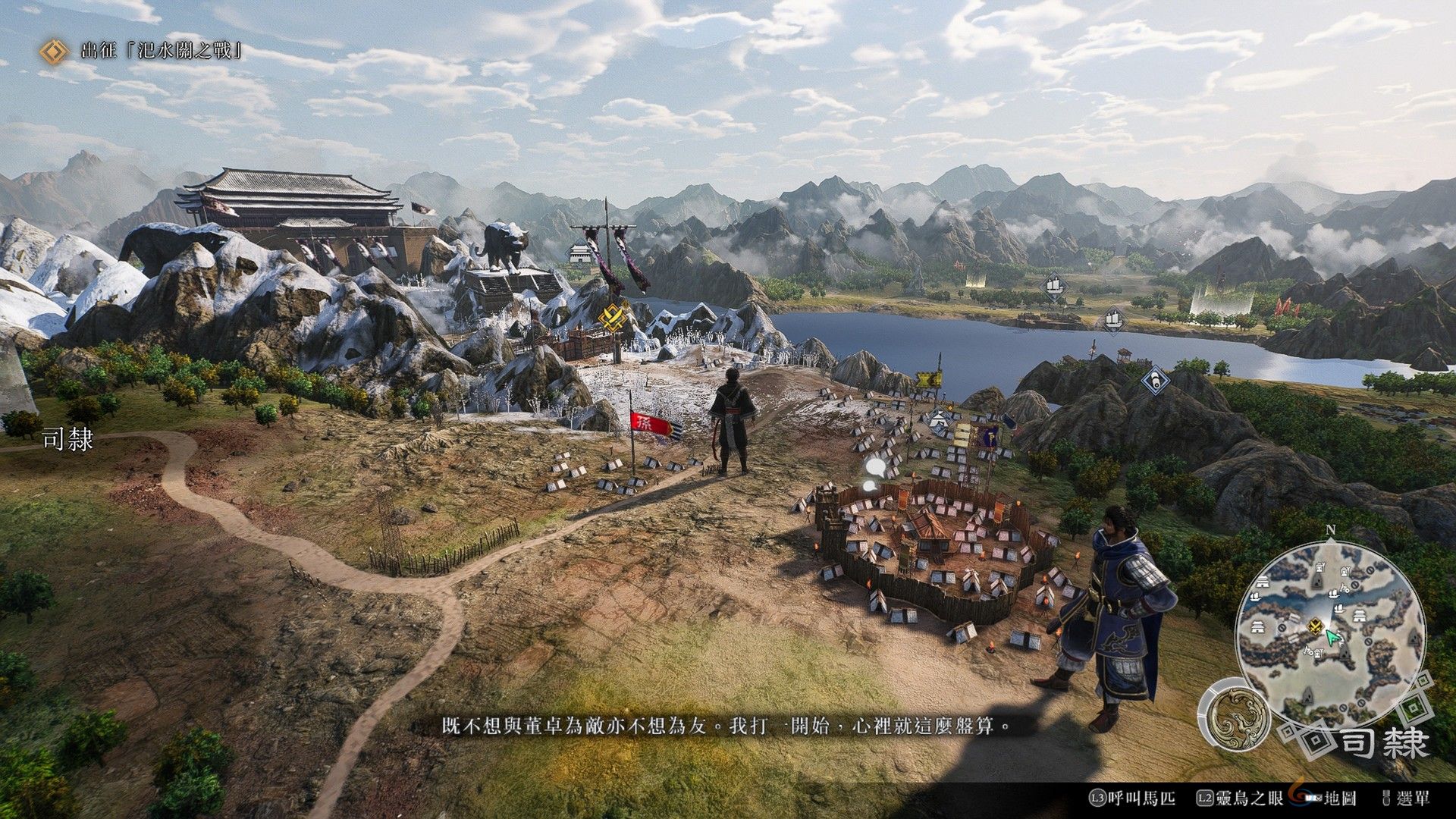The image size is (1456, 819).
Task: Open the 地圖 map from the hint bar
Action: click(x=1342, y=798)
